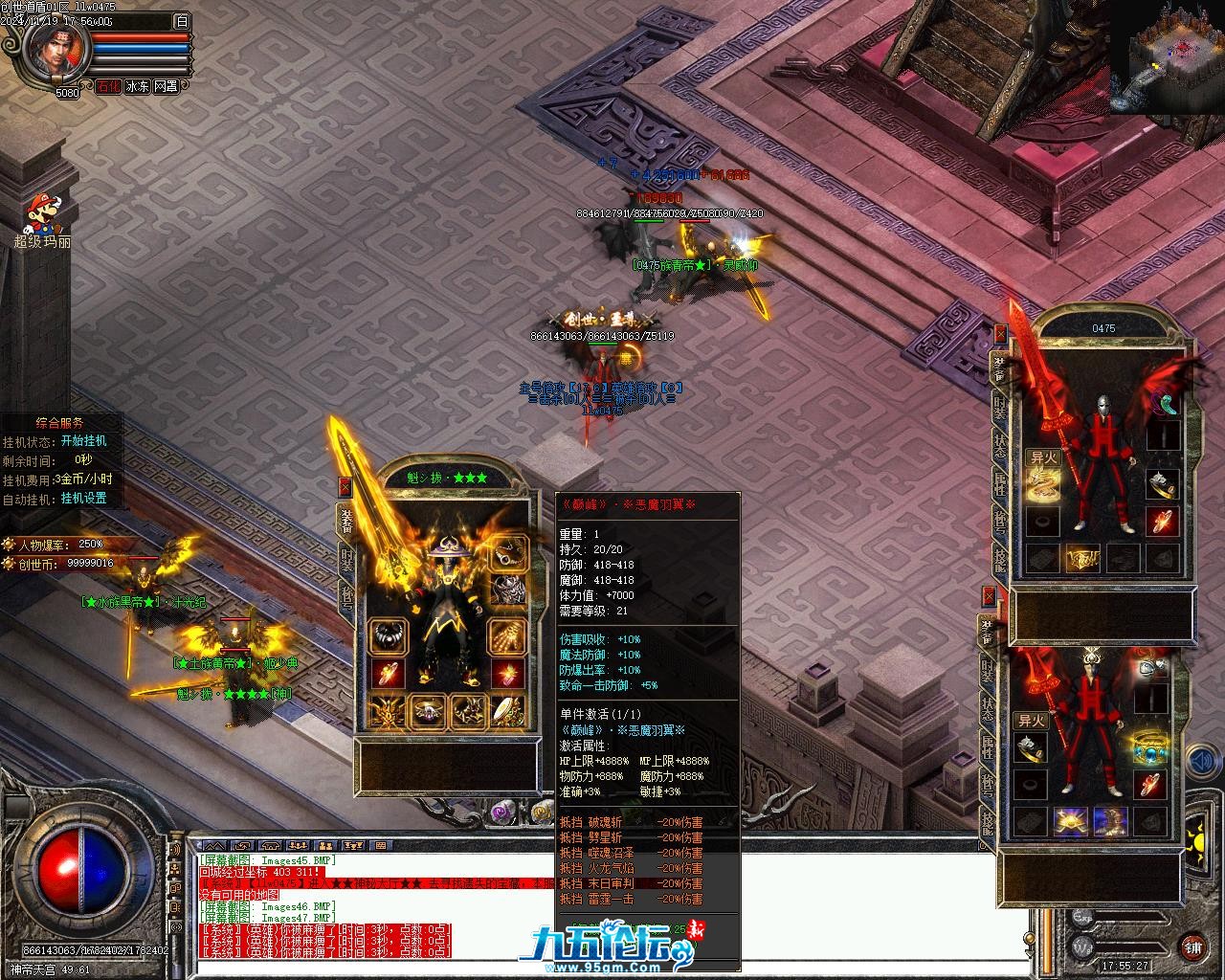Select the dark spiked bracelet slot
The width and height of the screenshot is (1225, 980).
389,636
